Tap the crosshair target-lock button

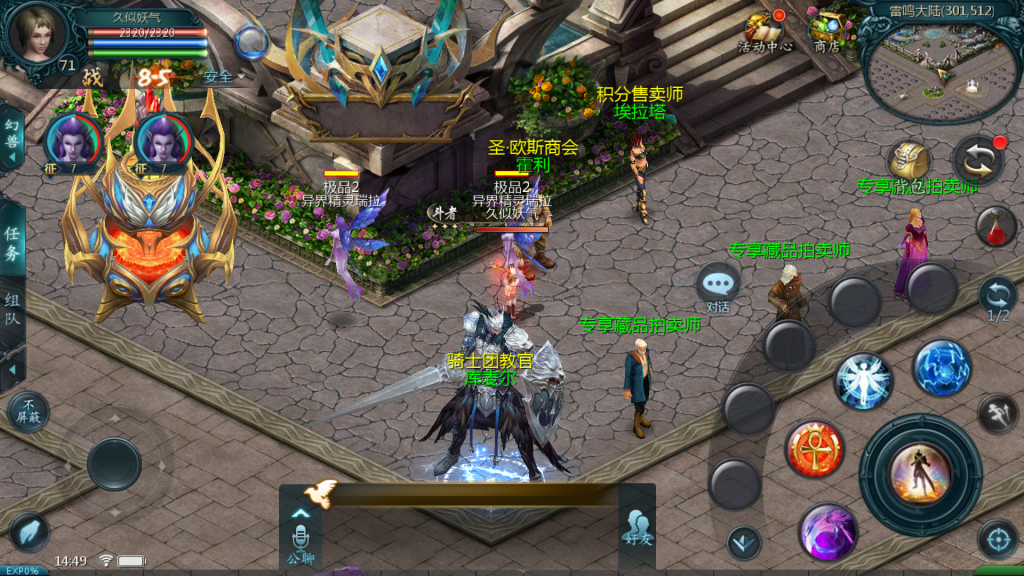(x=997, y=539)
